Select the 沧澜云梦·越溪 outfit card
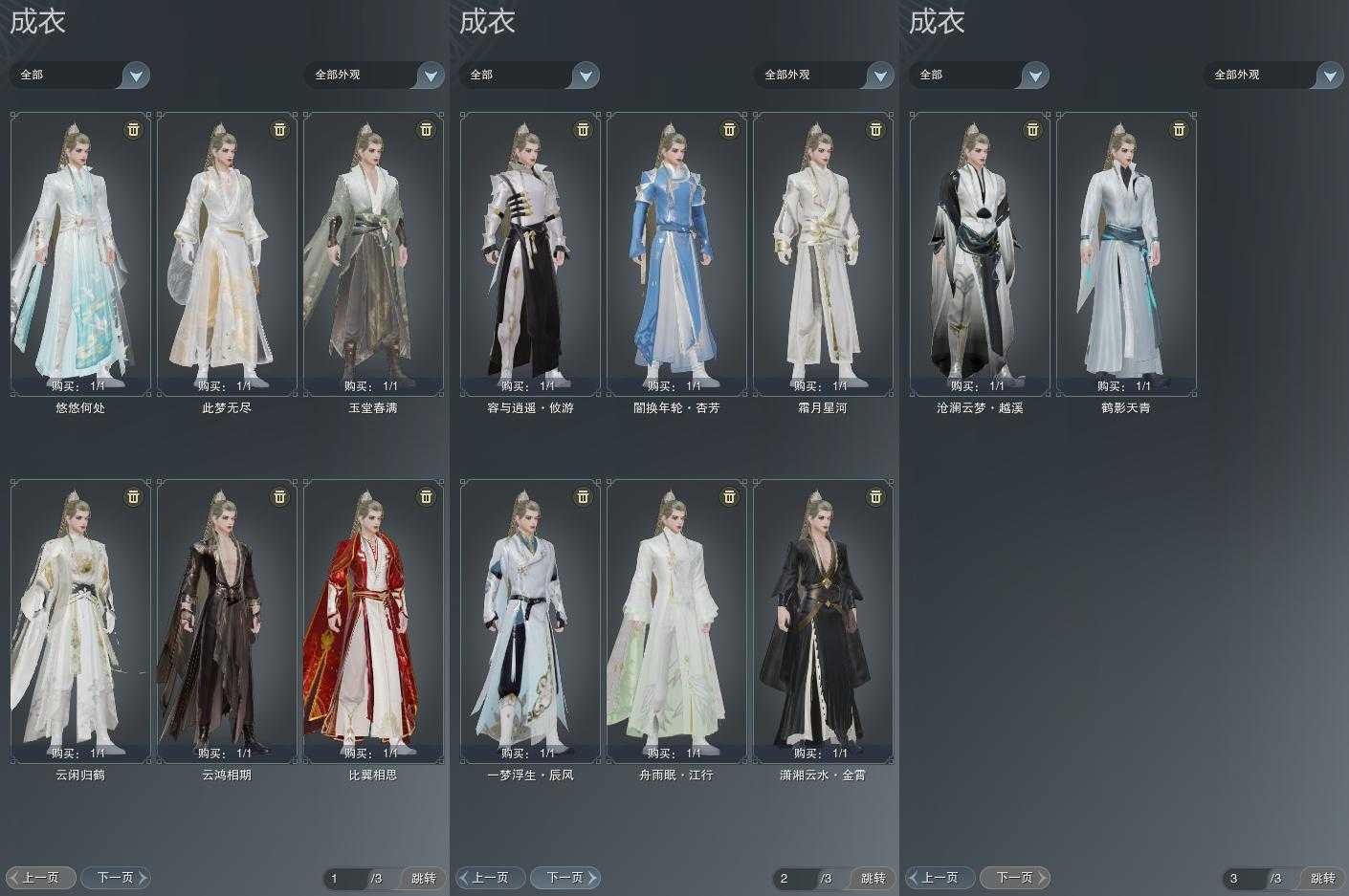Viewport: 1349px width, 896px height. [x=980, y=253]
